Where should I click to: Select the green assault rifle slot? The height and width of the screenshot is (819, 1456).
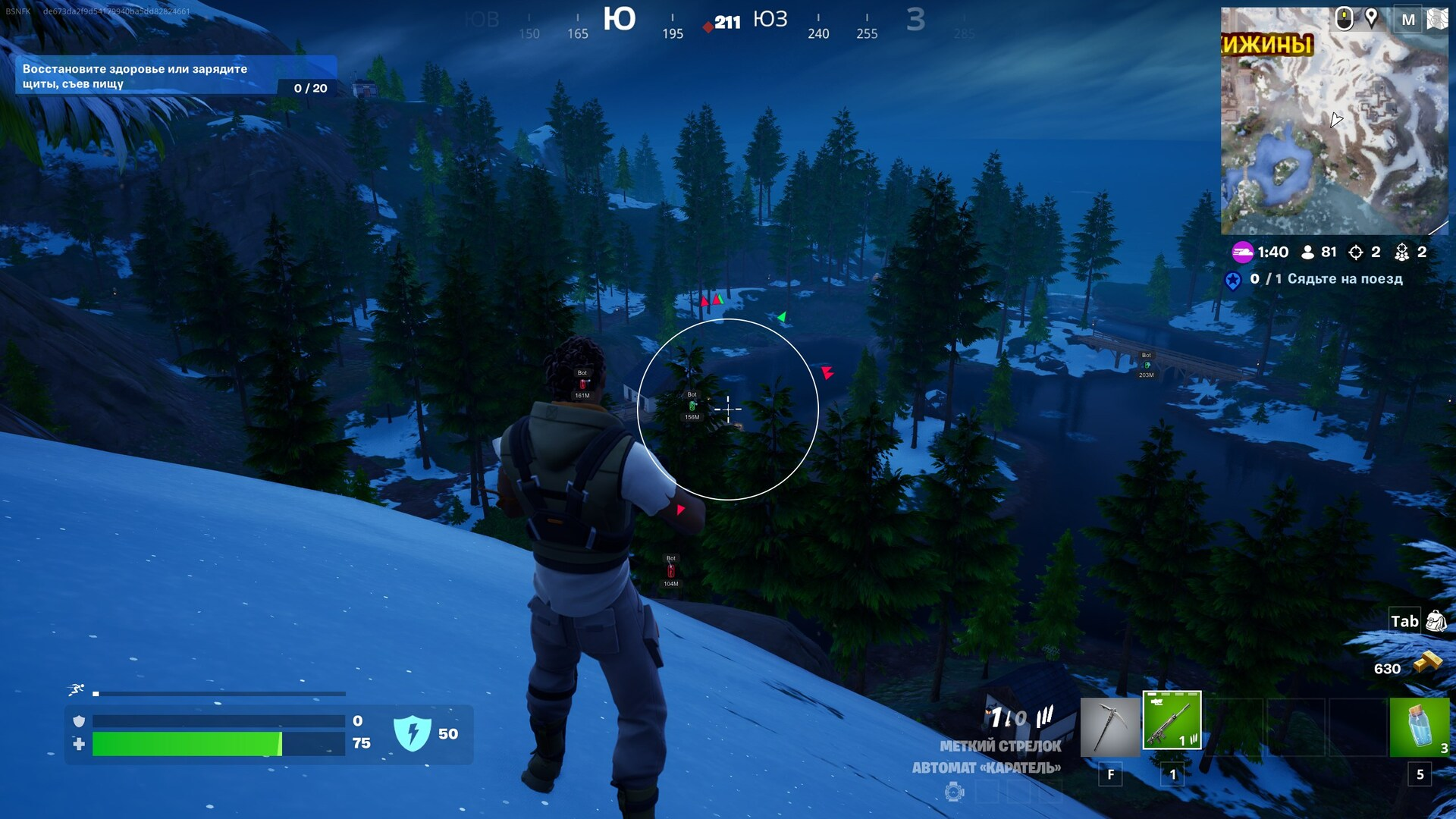click(1172, 720)
